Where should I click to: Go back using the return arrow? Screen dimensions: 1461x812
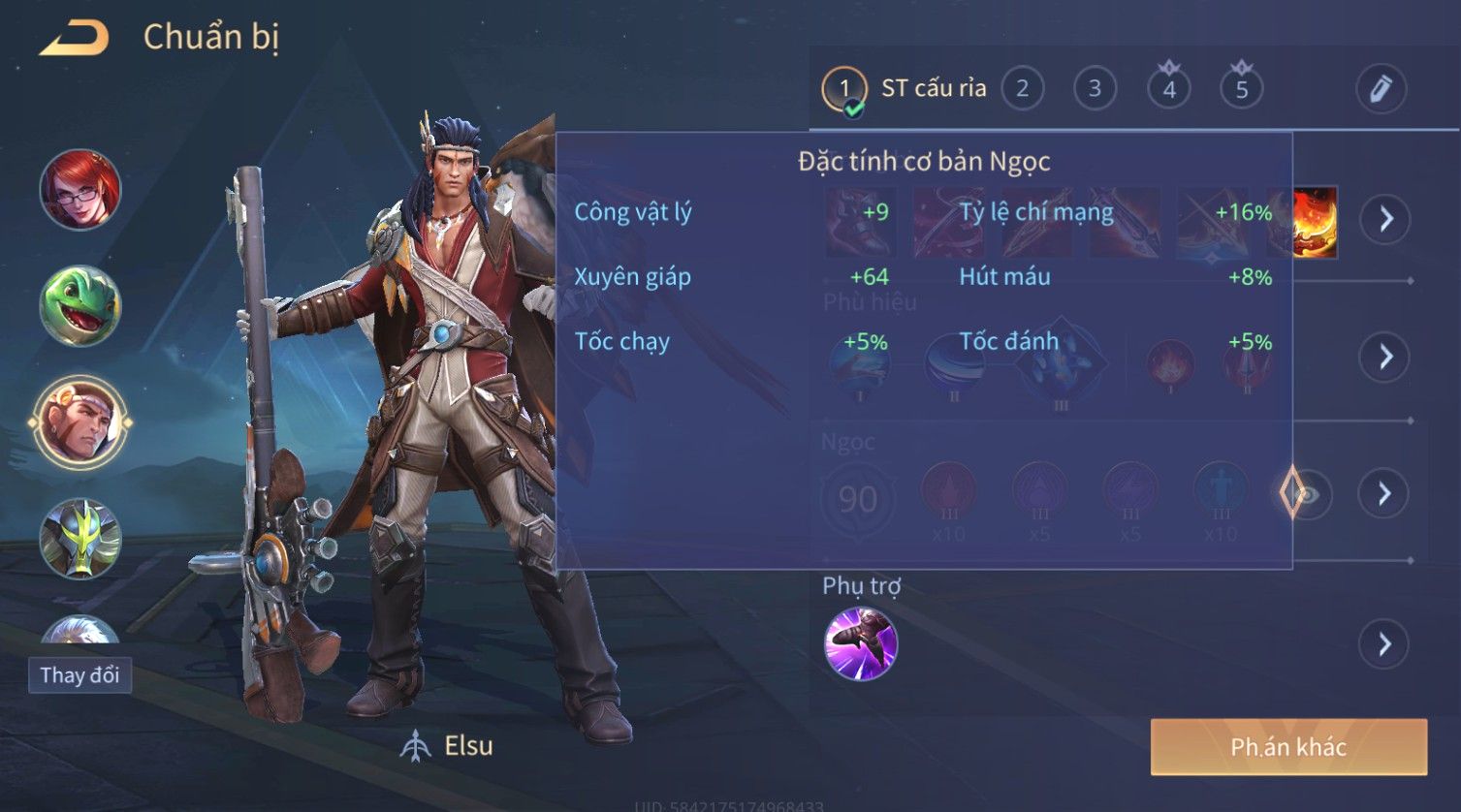(x=74, y=38)
